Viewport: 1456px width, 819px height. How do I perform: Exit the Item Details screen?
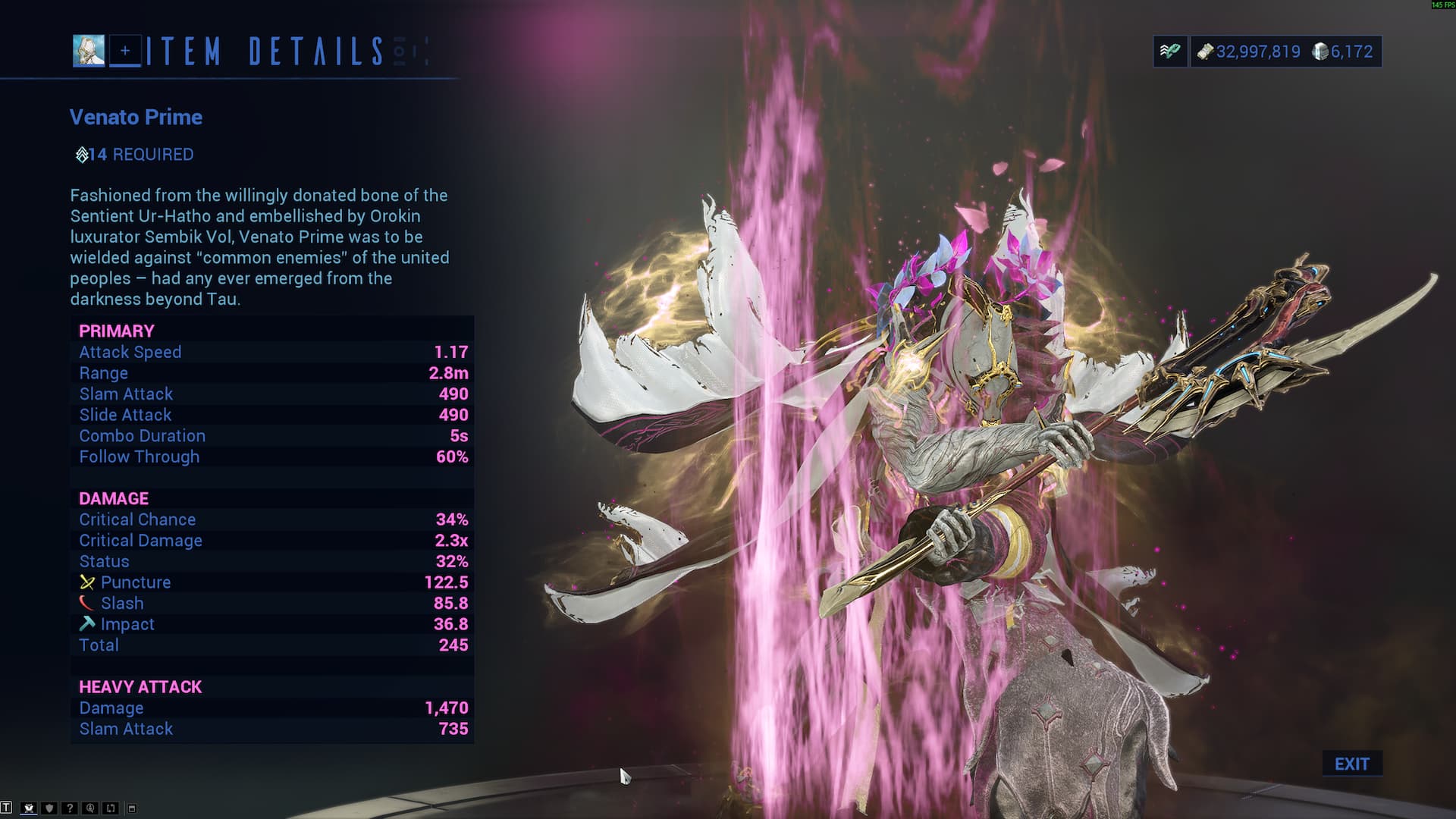click(1351, 764)
